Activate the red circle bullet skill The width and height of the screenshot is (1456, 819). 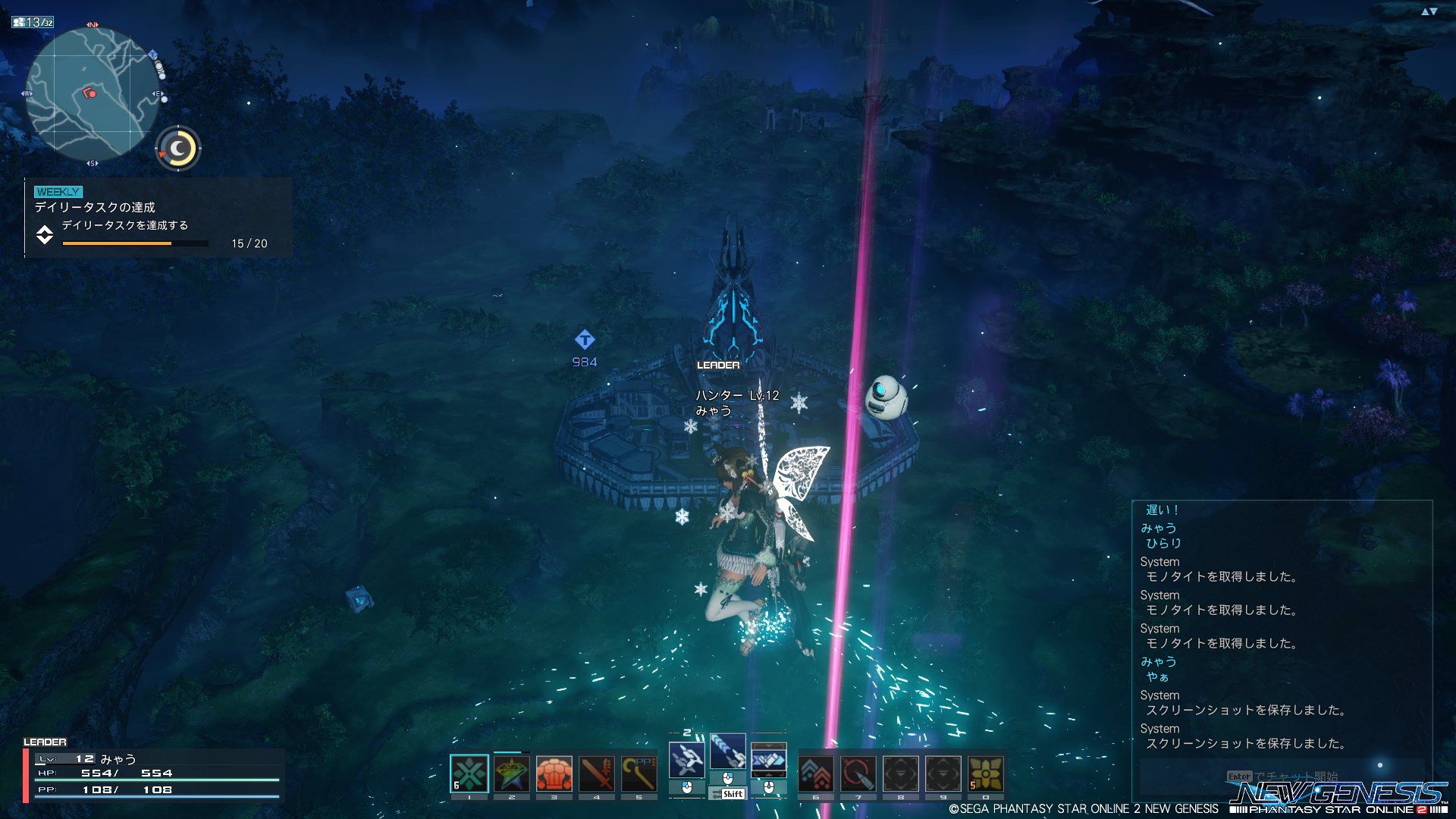coord(858,774)
